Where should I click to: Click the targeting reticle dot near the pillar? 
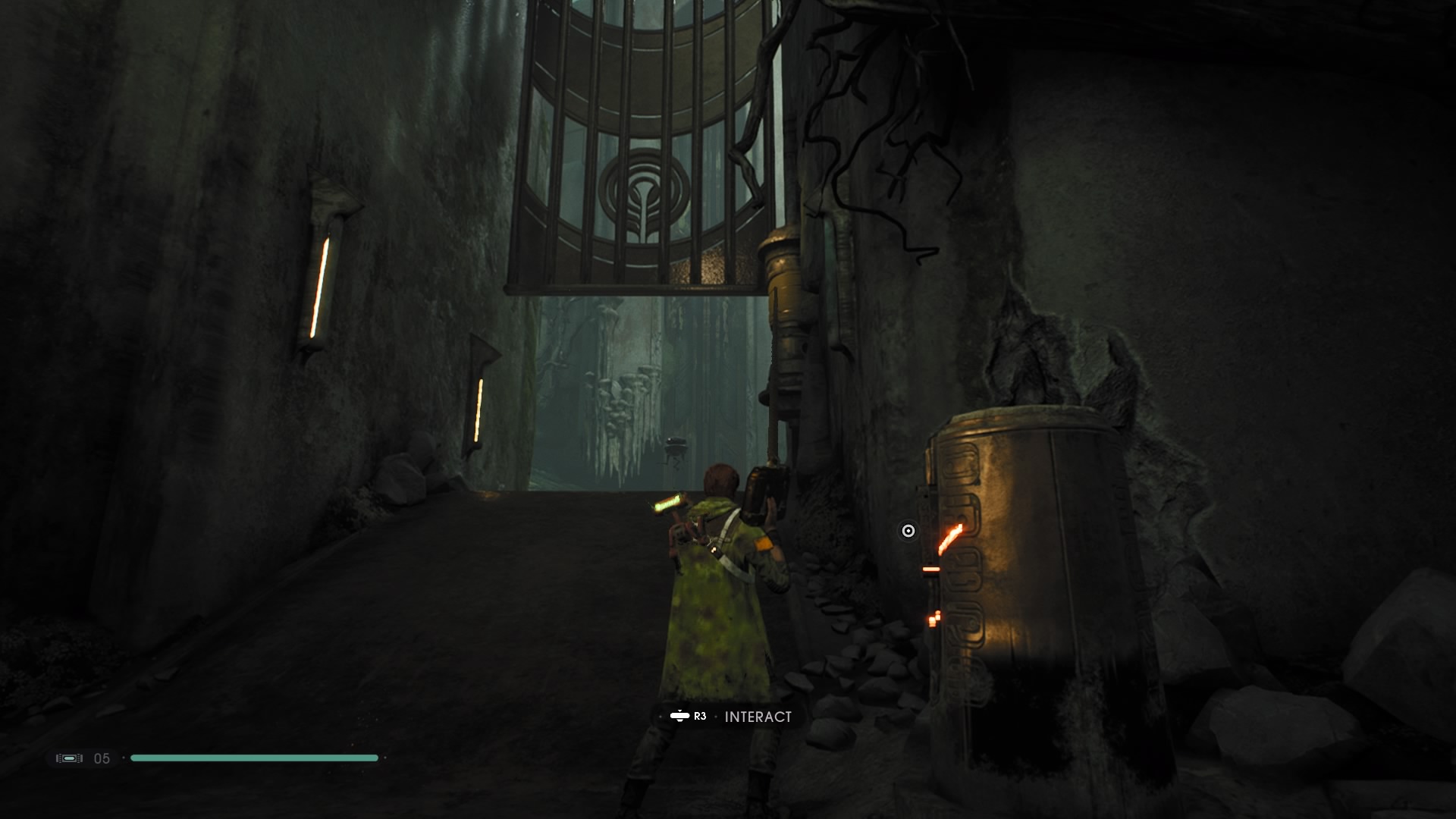click(x=908, y=532)
